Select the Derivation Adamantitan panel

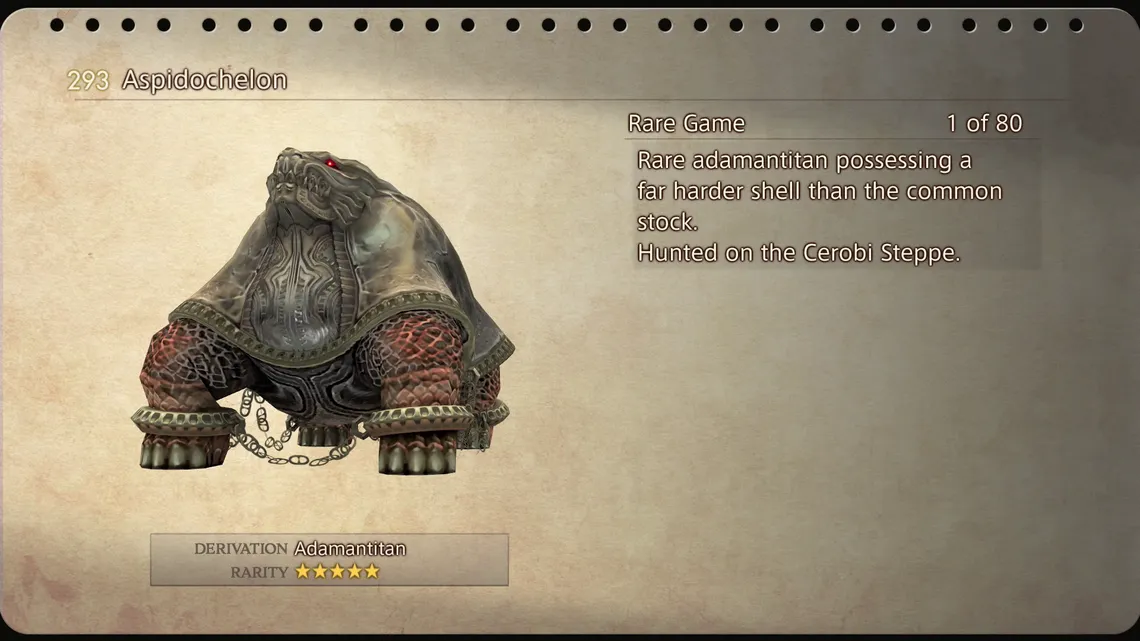(x=329, y=559)
